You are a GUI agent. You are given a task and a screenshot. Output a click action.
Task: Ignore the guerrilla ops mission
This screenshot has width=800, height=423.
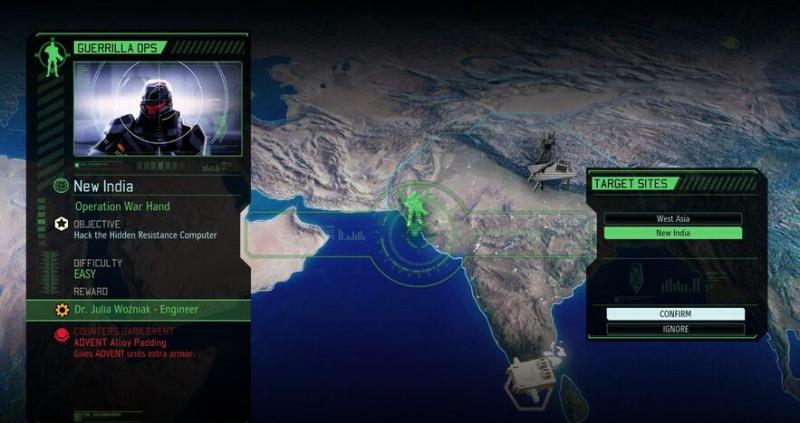coord(675,329)
